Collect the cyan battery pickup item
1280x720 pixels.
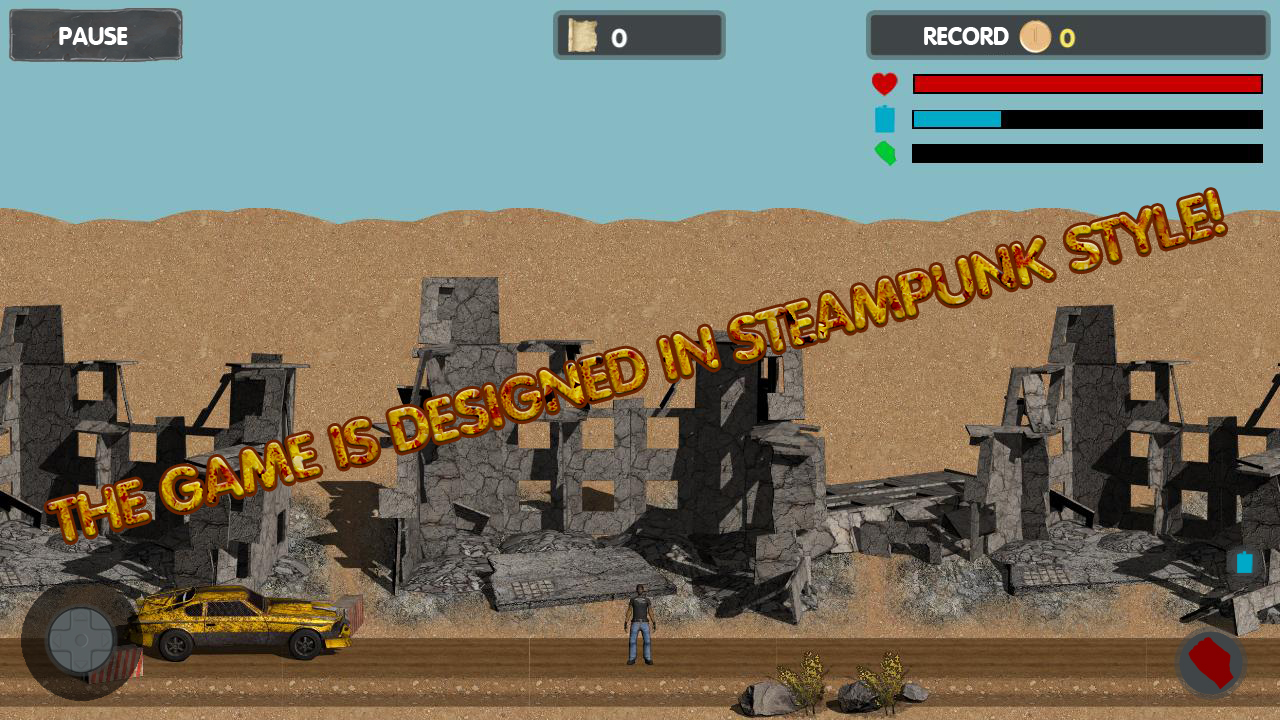(x=1243, y=563)
